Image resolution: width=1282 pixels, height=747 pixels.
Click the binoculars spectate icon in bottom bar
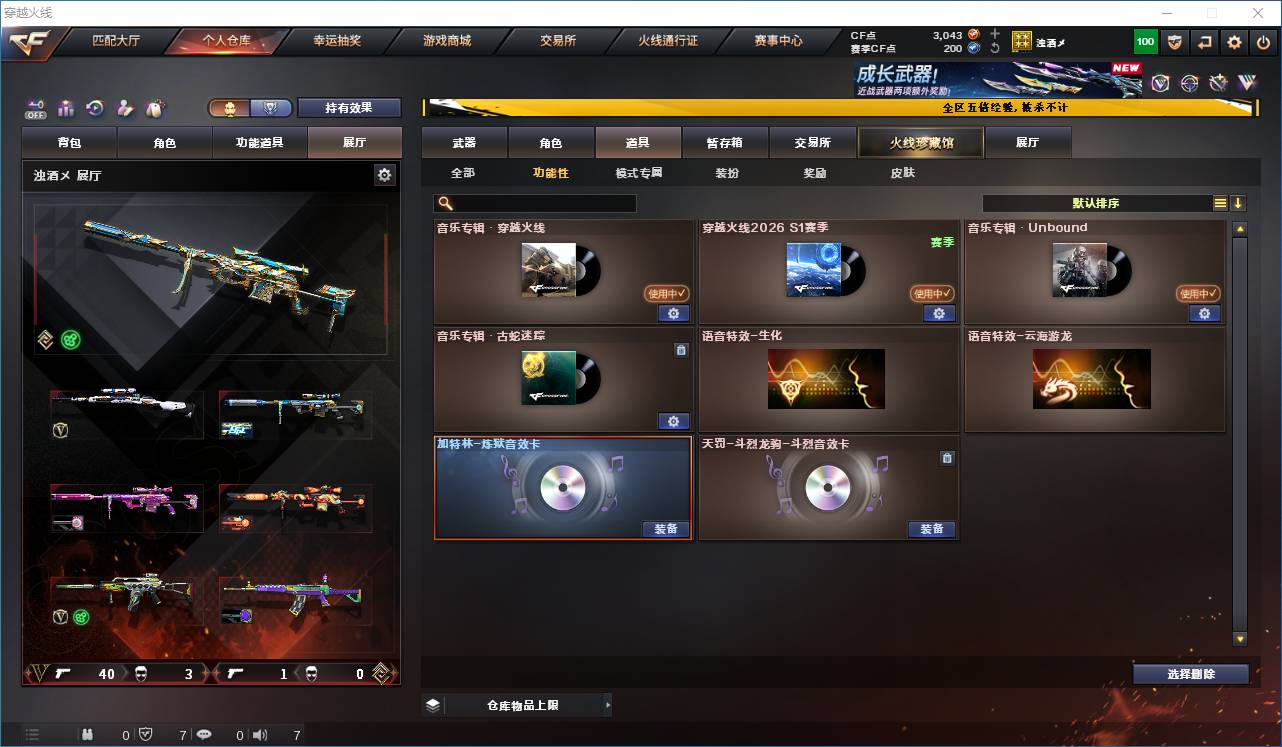tap(88, 733)
